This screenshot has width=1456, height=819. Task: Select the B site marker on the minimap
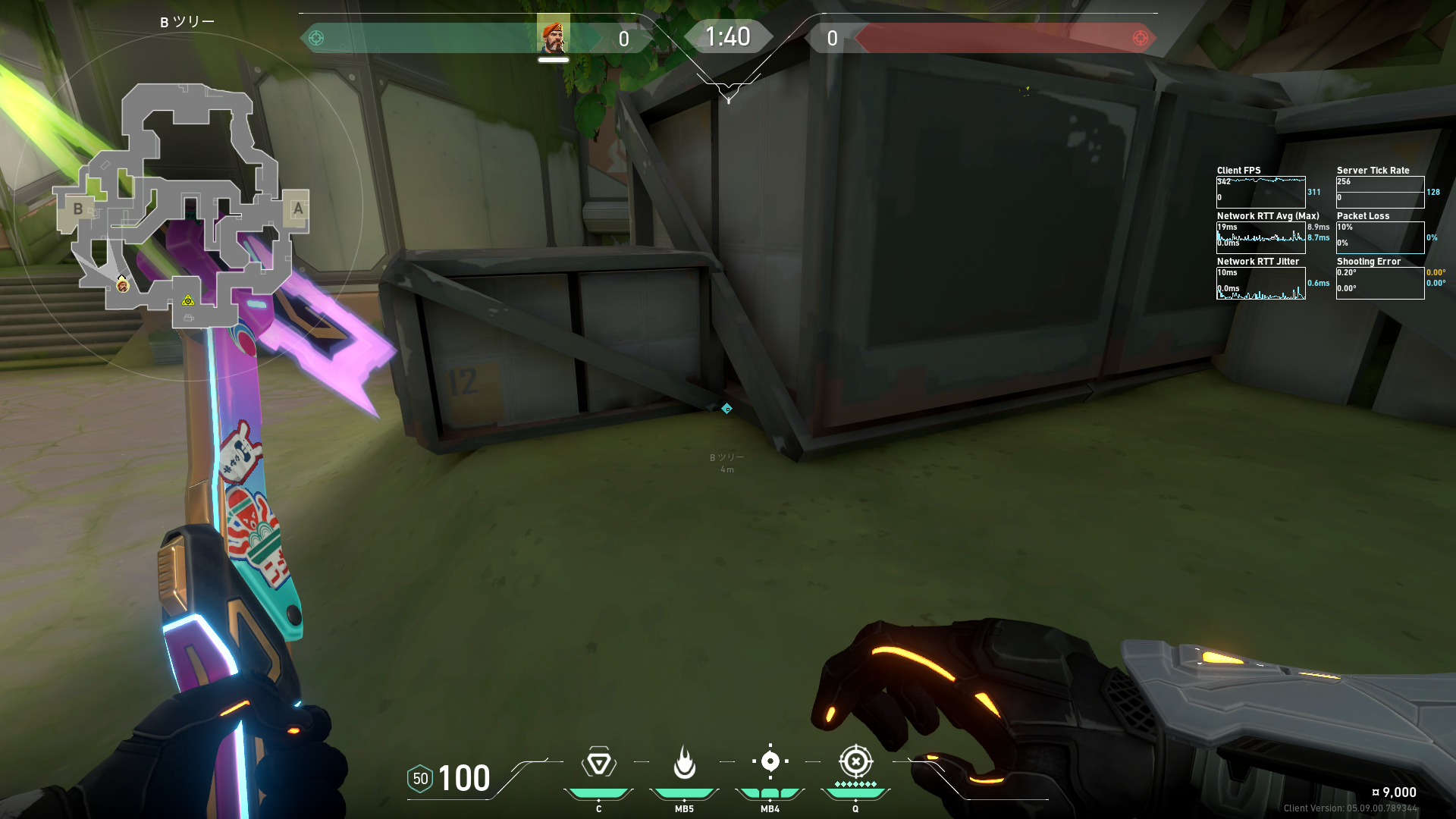[78, 209]
